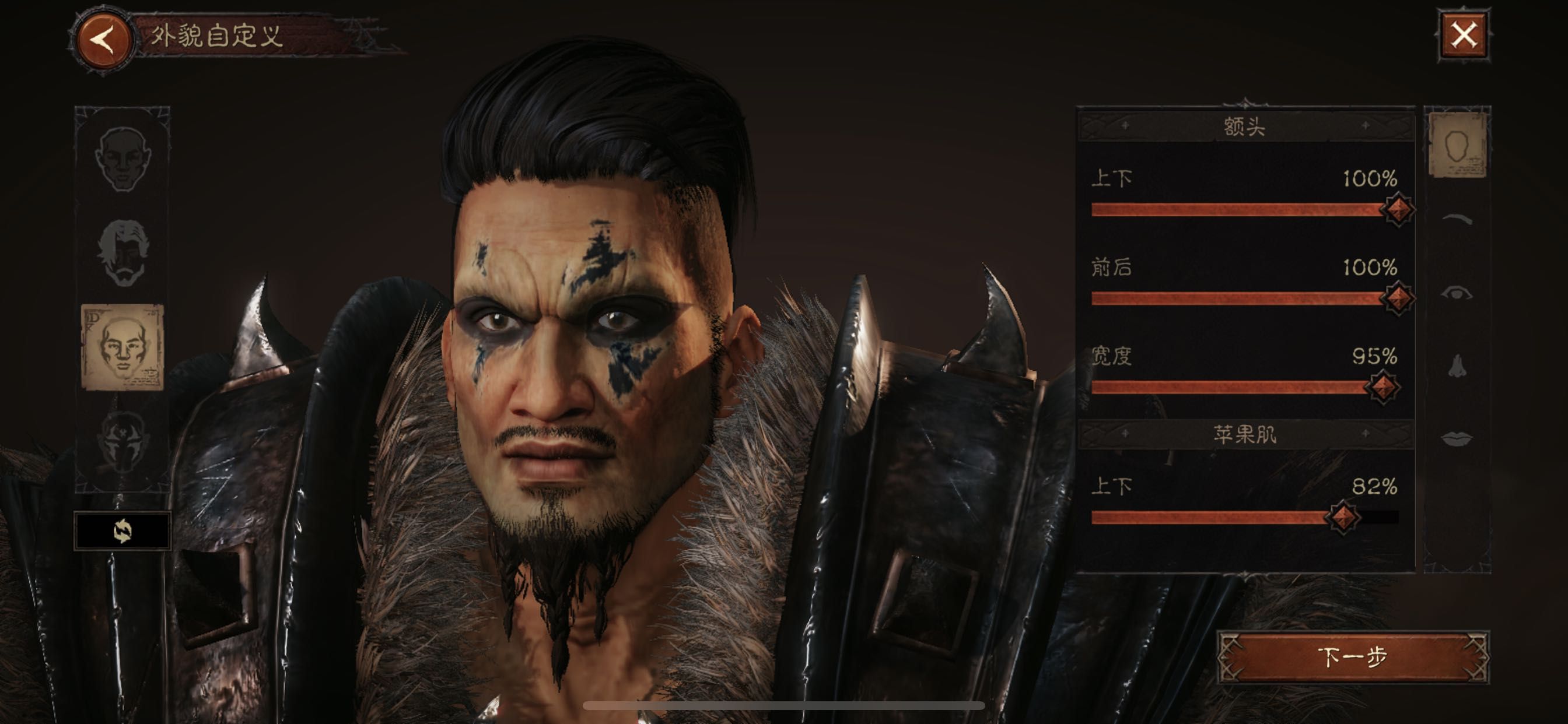Select the face preset tab
1568x724 pixels.
pyautogui.click(x=123, y=158)
